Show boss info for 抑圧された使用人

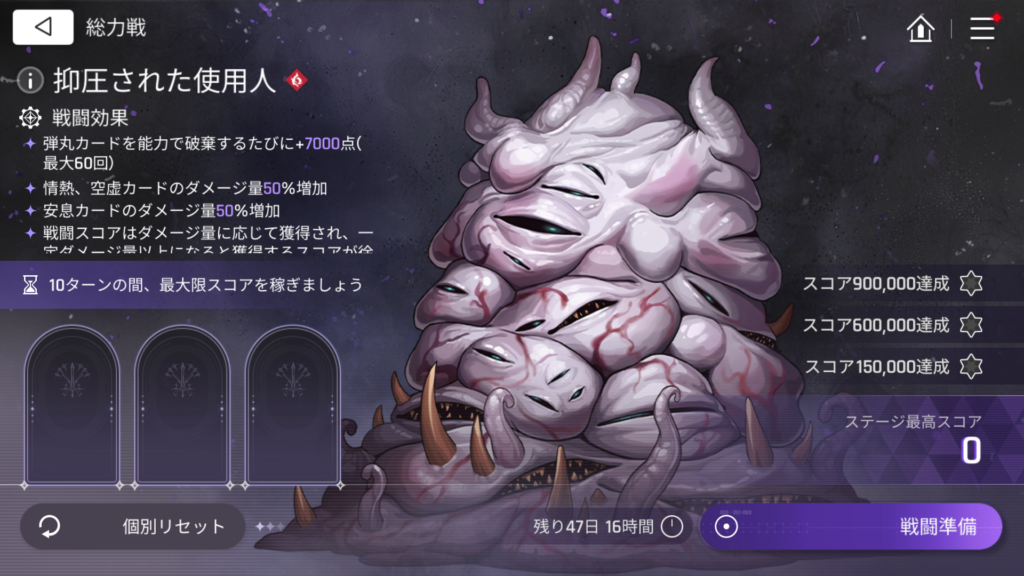tap(31, 80)
